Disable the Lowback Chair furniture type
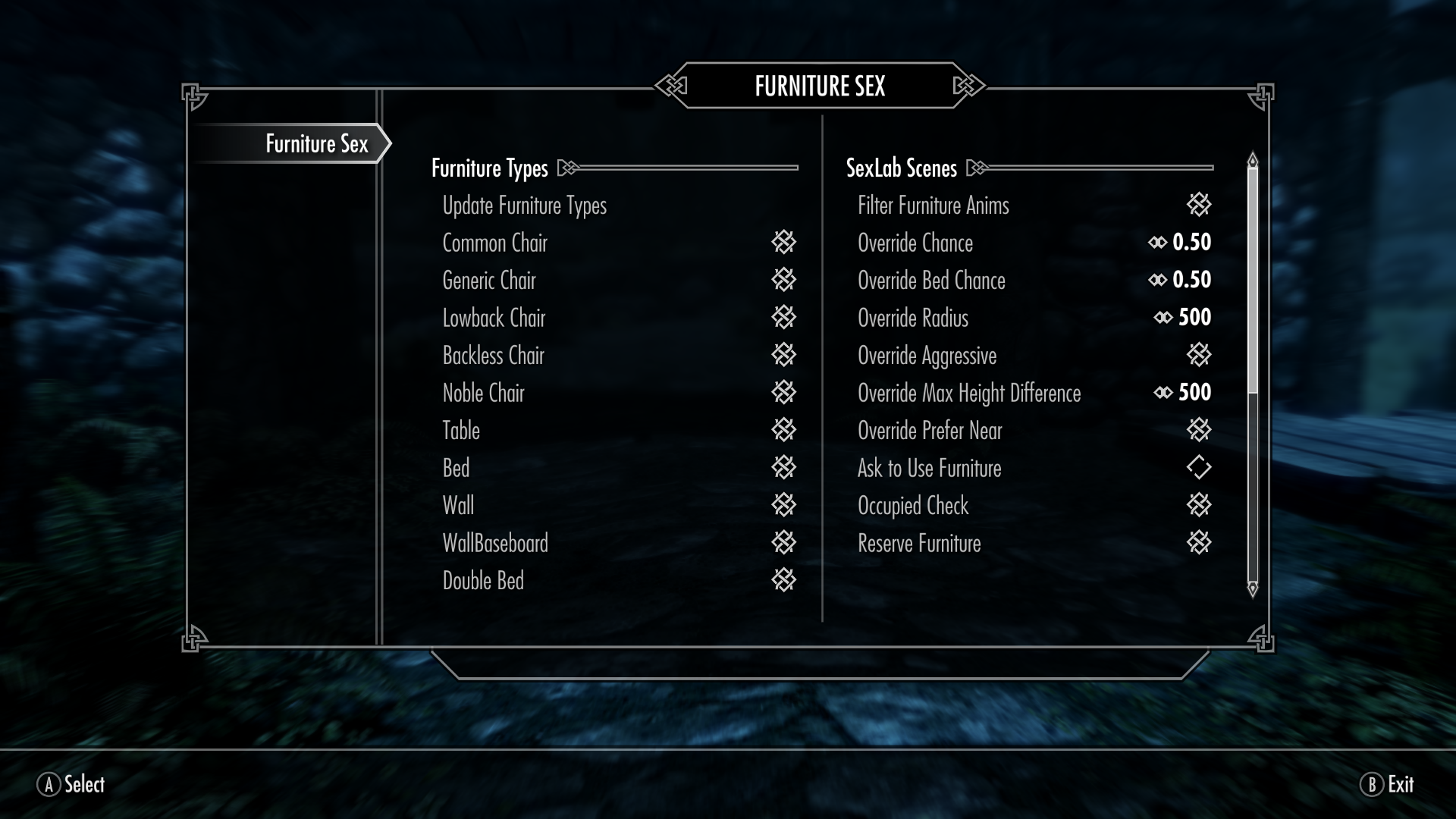Image resolution: width=1456 pixels, height=819 pixels. point(783,317)
